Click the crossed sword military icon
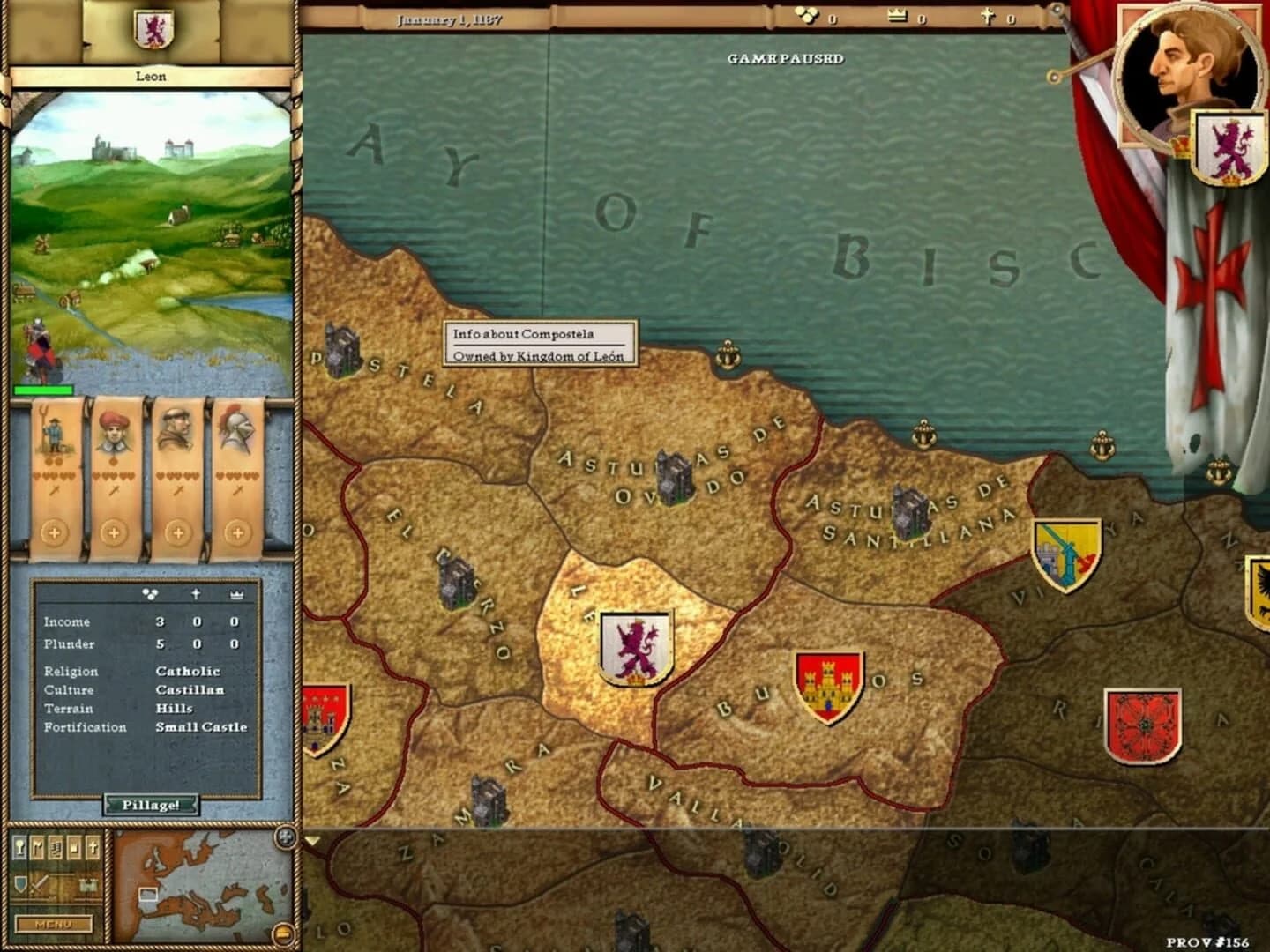1270x952 pixels. click(37, 884)
